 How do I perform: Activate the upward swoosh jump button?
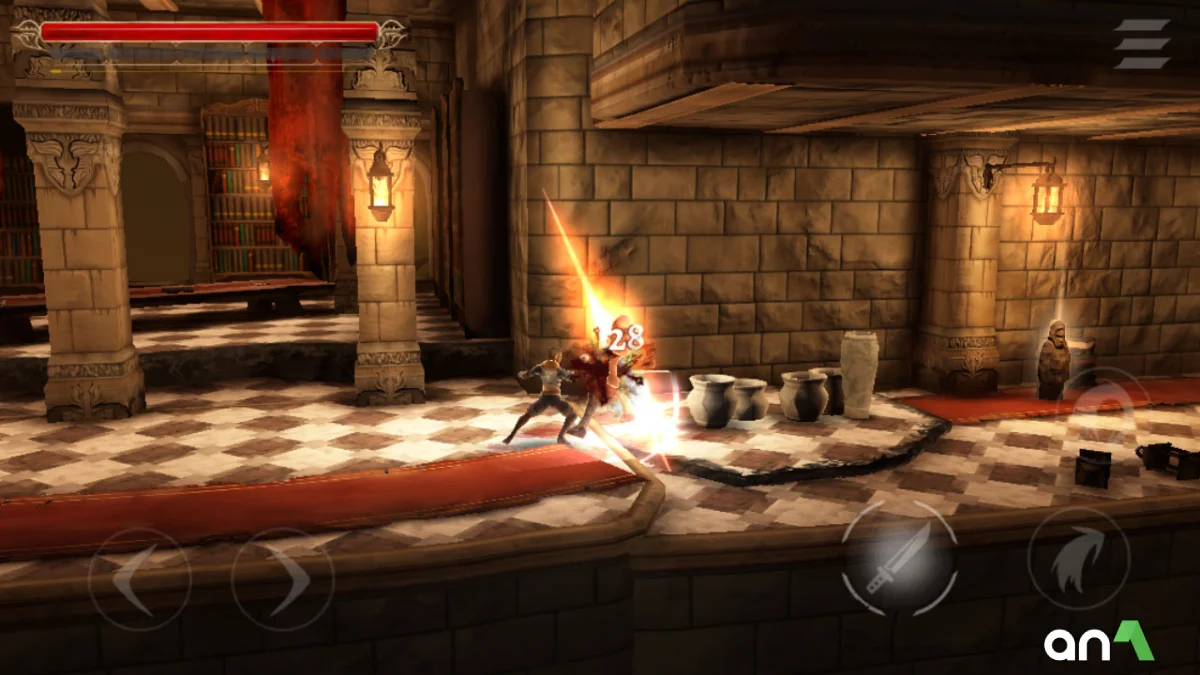1078,559
